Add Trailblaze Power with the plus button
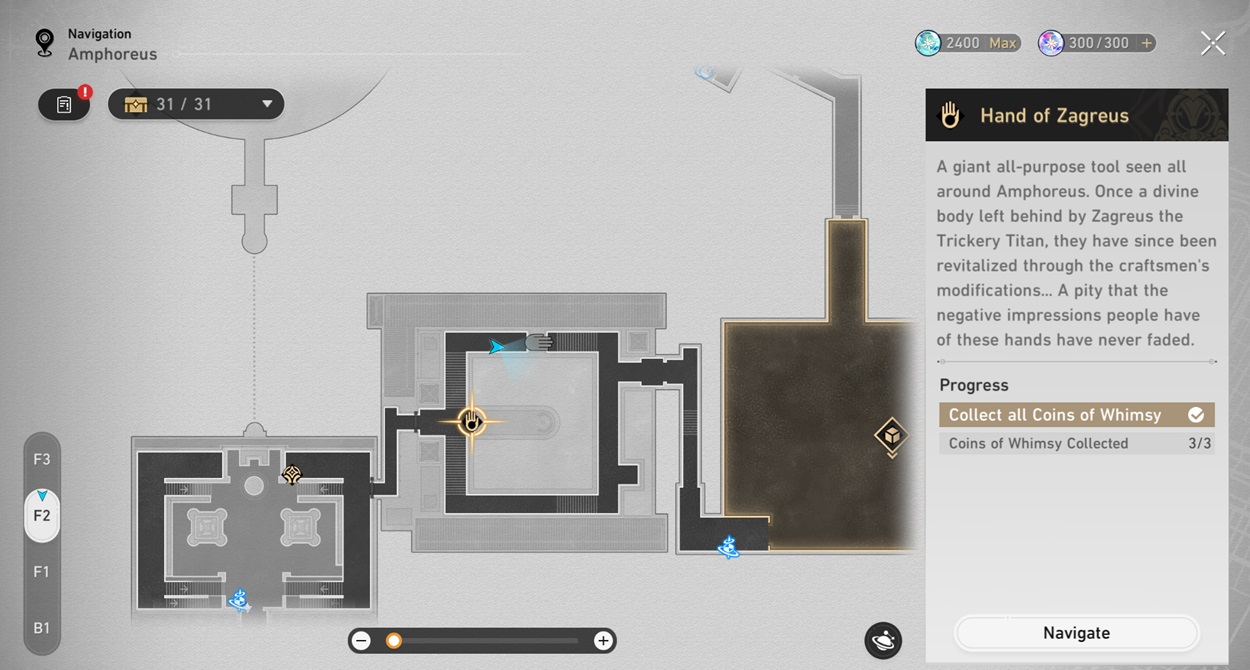This screenshot has height=670, width=1250. pos(1146,43)
